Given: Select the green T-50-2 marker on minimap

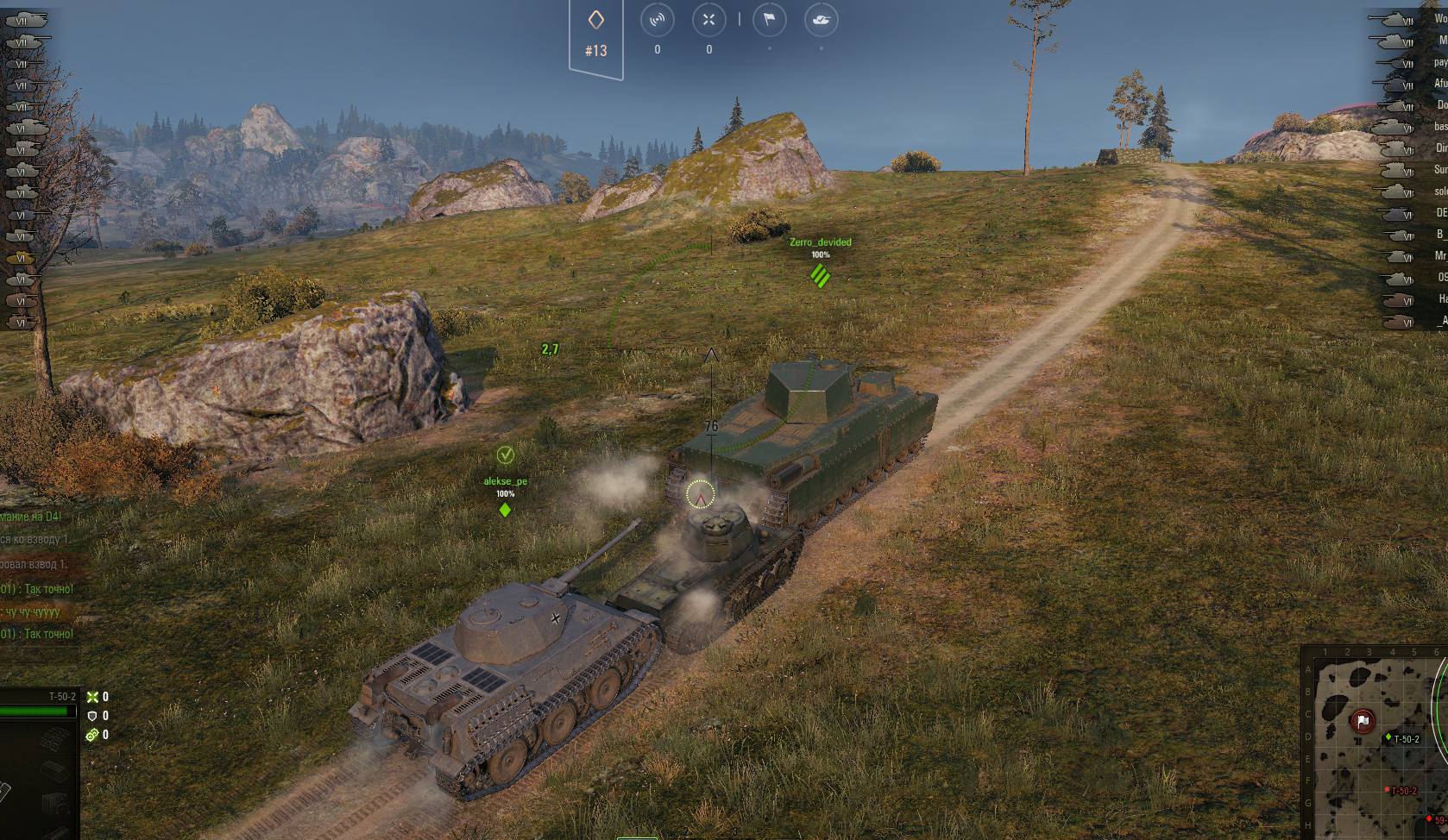Looking at the screenshot, I should pyautogui.click(x=1388, y=737).
